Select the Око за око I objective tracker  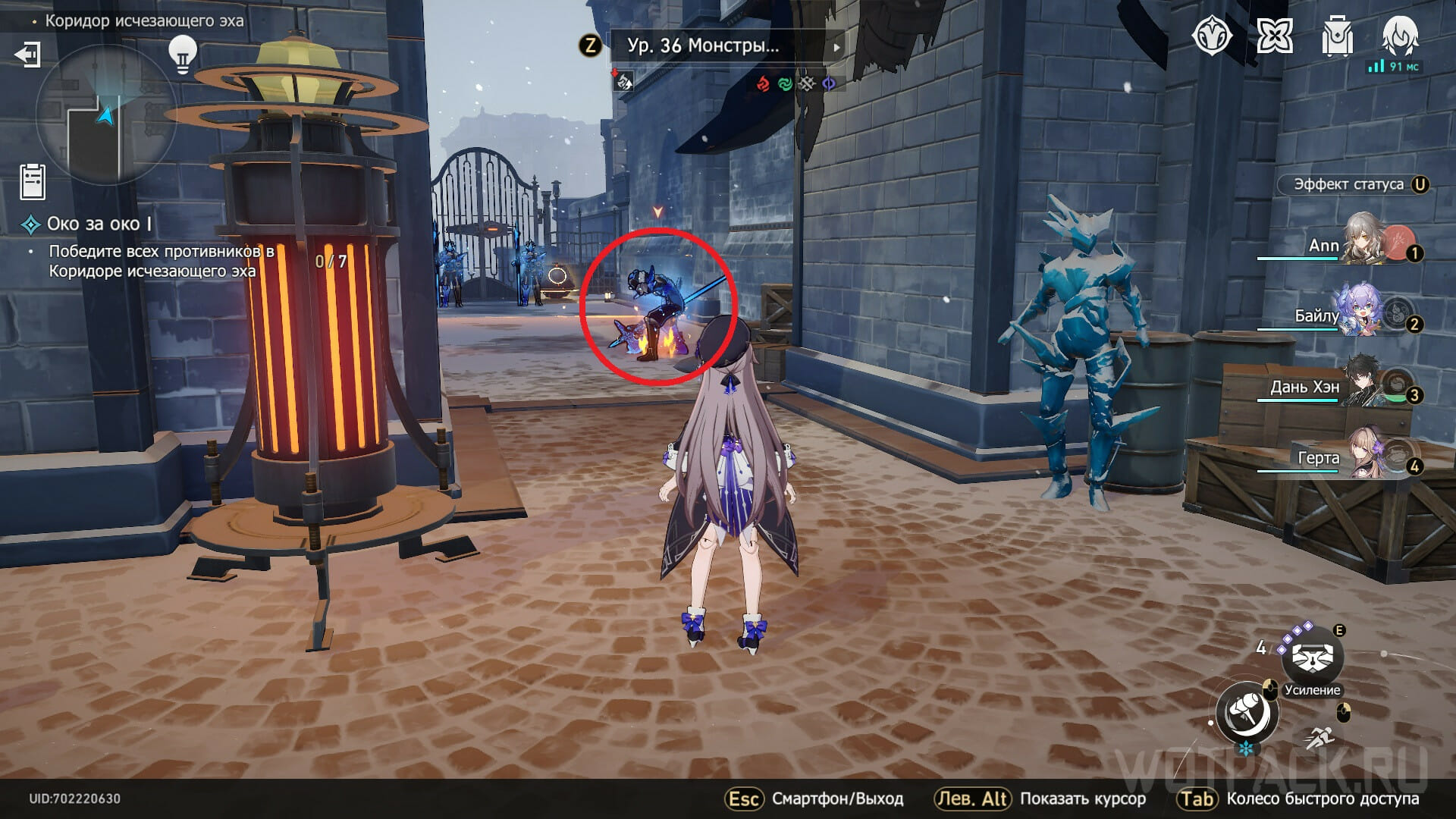99,224
